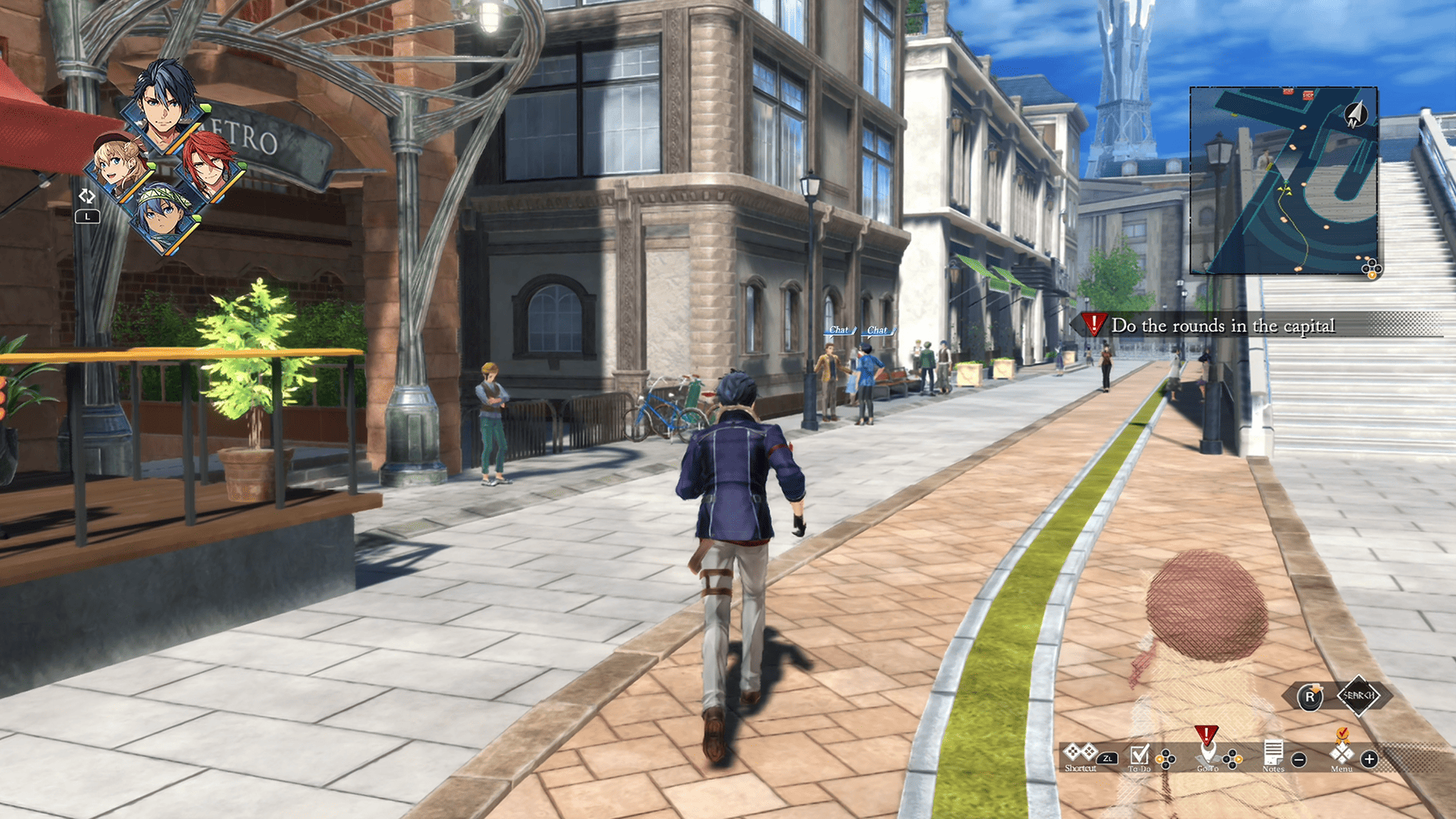Select the dark-haired leader portrait
This screenshot has height=819, width=1456.
tap(165, 106)
